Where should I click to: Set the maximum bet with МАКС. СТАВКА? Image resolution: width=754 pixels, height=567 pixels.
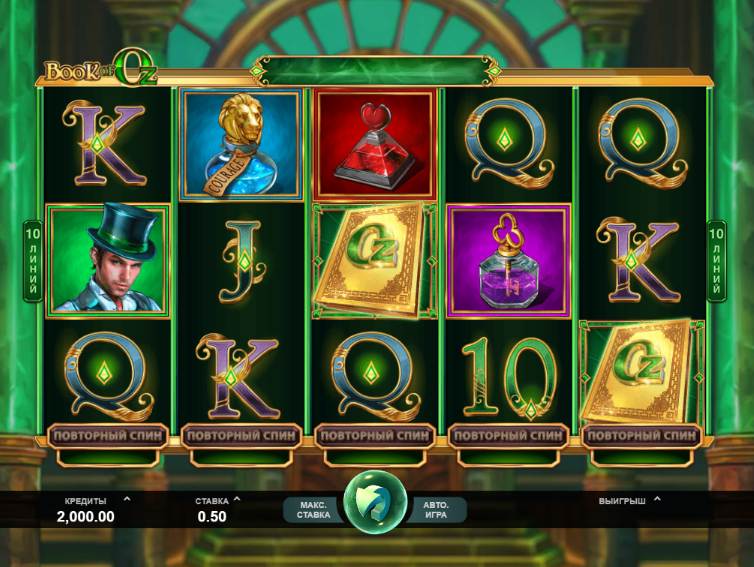[x=313, y=509]
